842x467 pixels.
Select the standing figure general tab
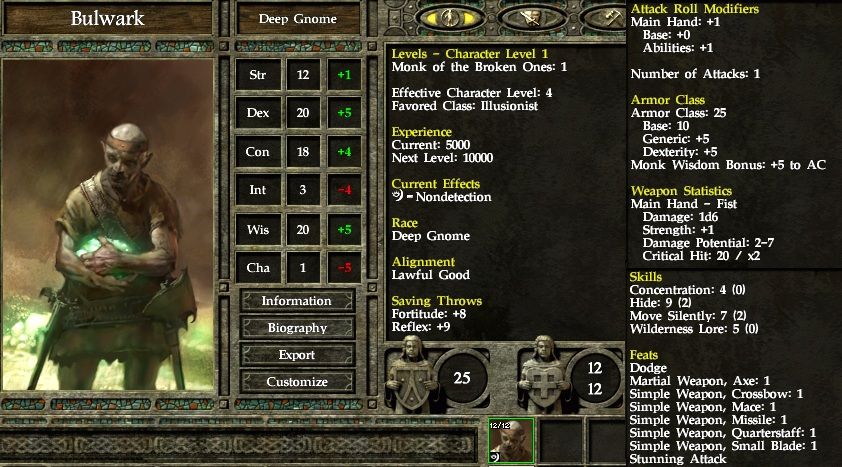click(x=448, y=17)
